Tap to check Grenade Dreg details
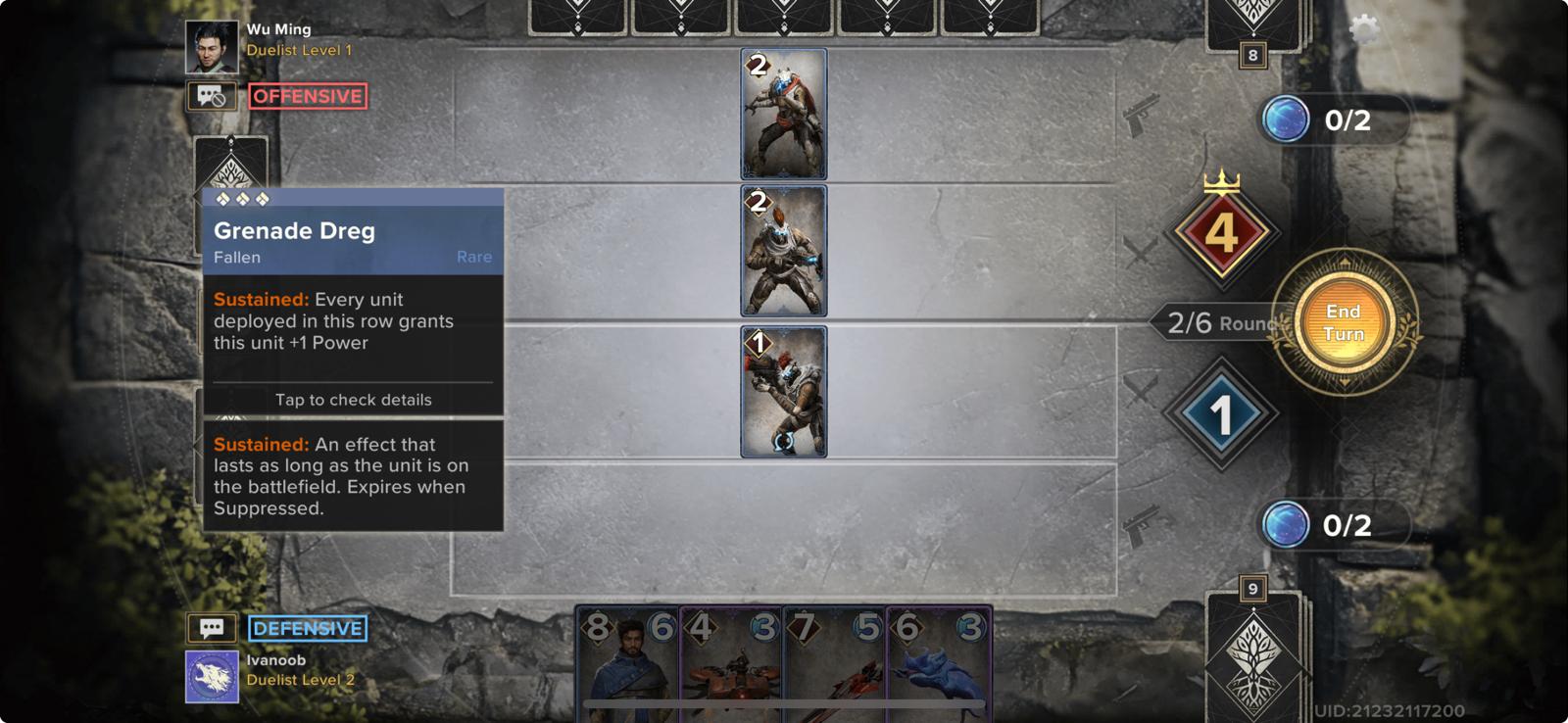The image size is (1568, 723). [353, 400]
